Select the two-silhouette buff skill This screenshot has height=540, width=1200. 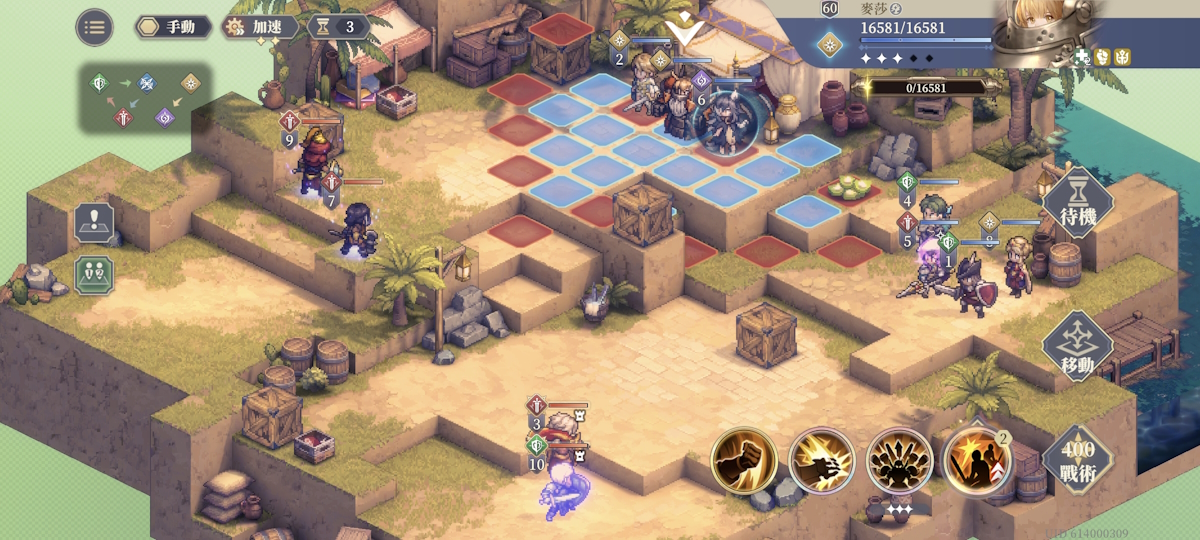(x=976, y=461)
